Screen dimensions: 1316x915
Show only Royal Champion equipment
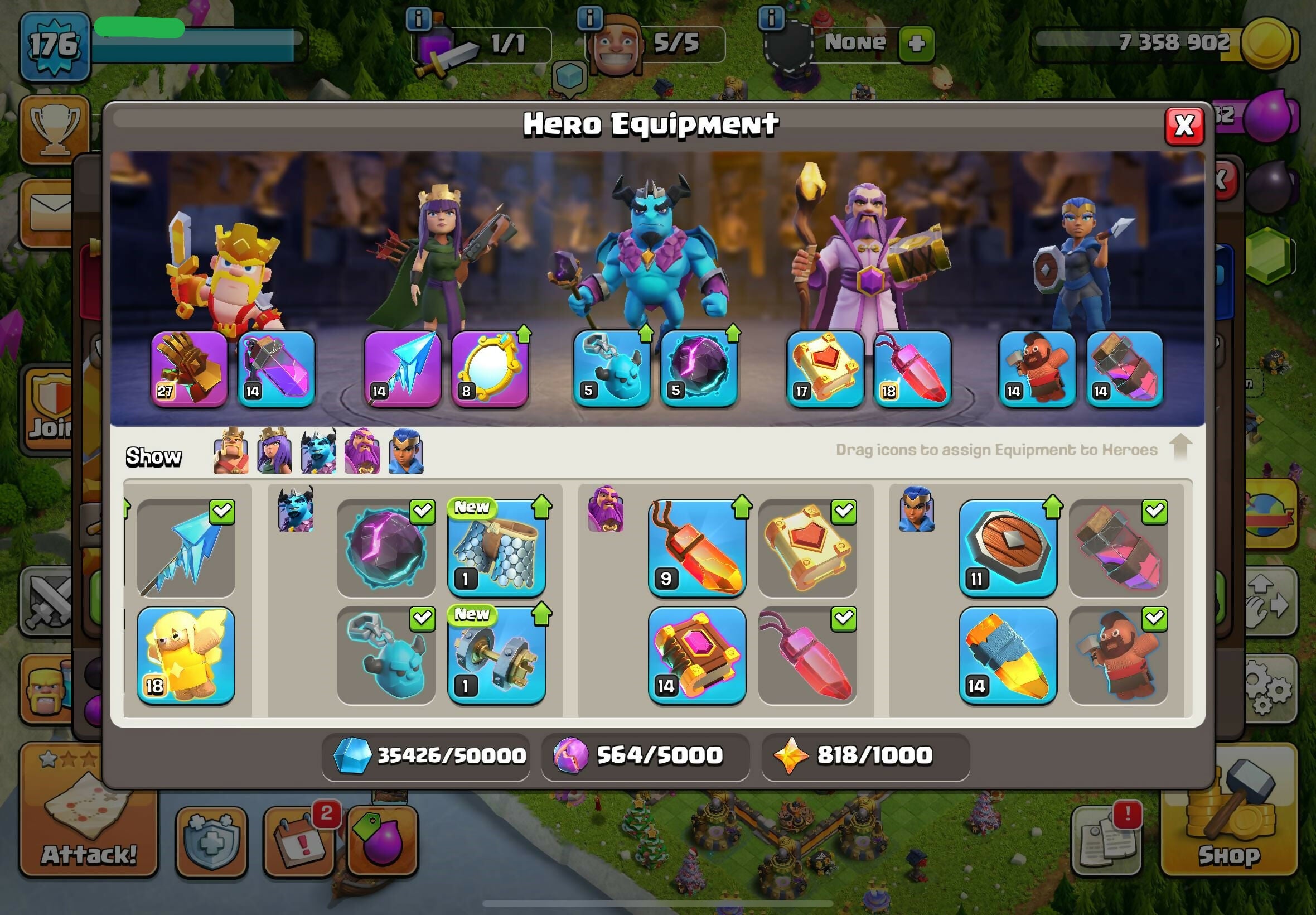pyautogui.click(x=405, y=451)
